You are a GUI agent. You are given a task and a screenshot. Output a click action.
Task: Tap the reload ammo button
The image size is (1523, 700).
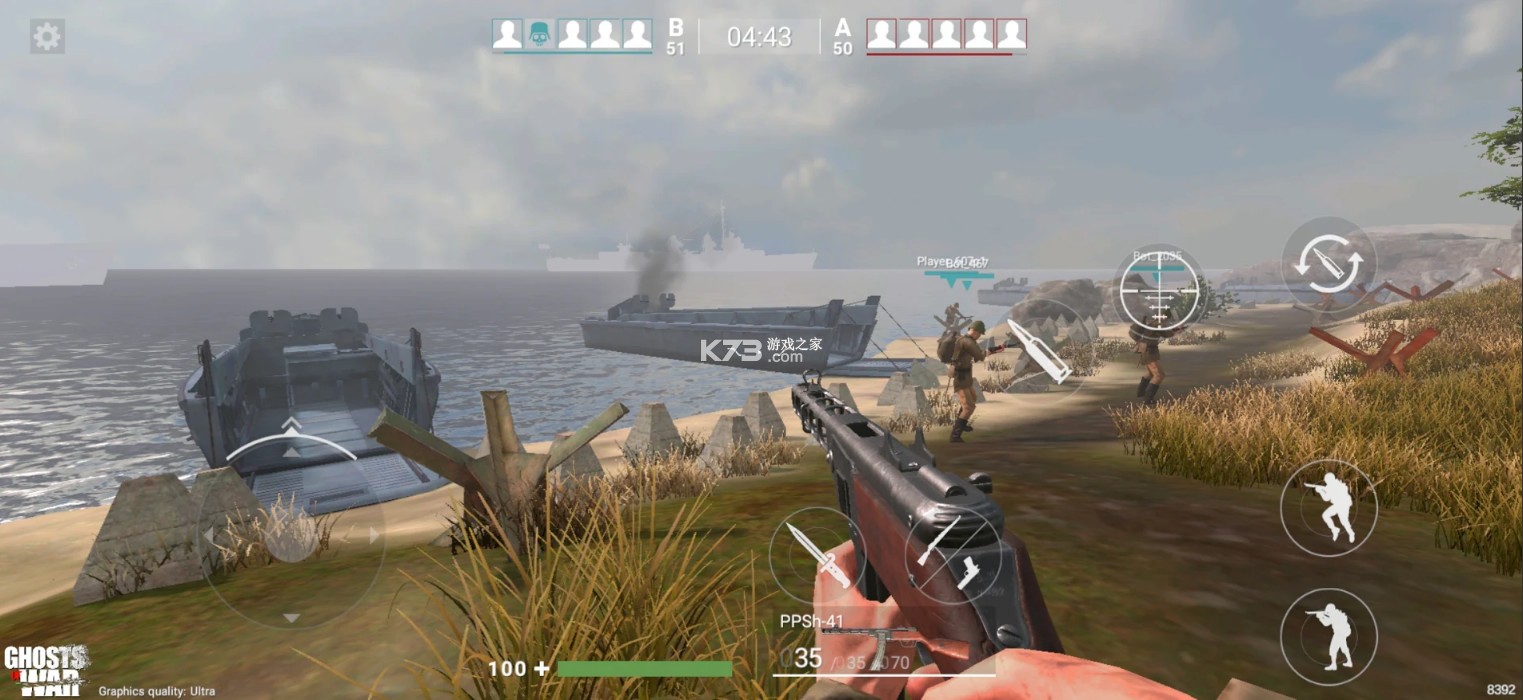tap(1328, 265)
